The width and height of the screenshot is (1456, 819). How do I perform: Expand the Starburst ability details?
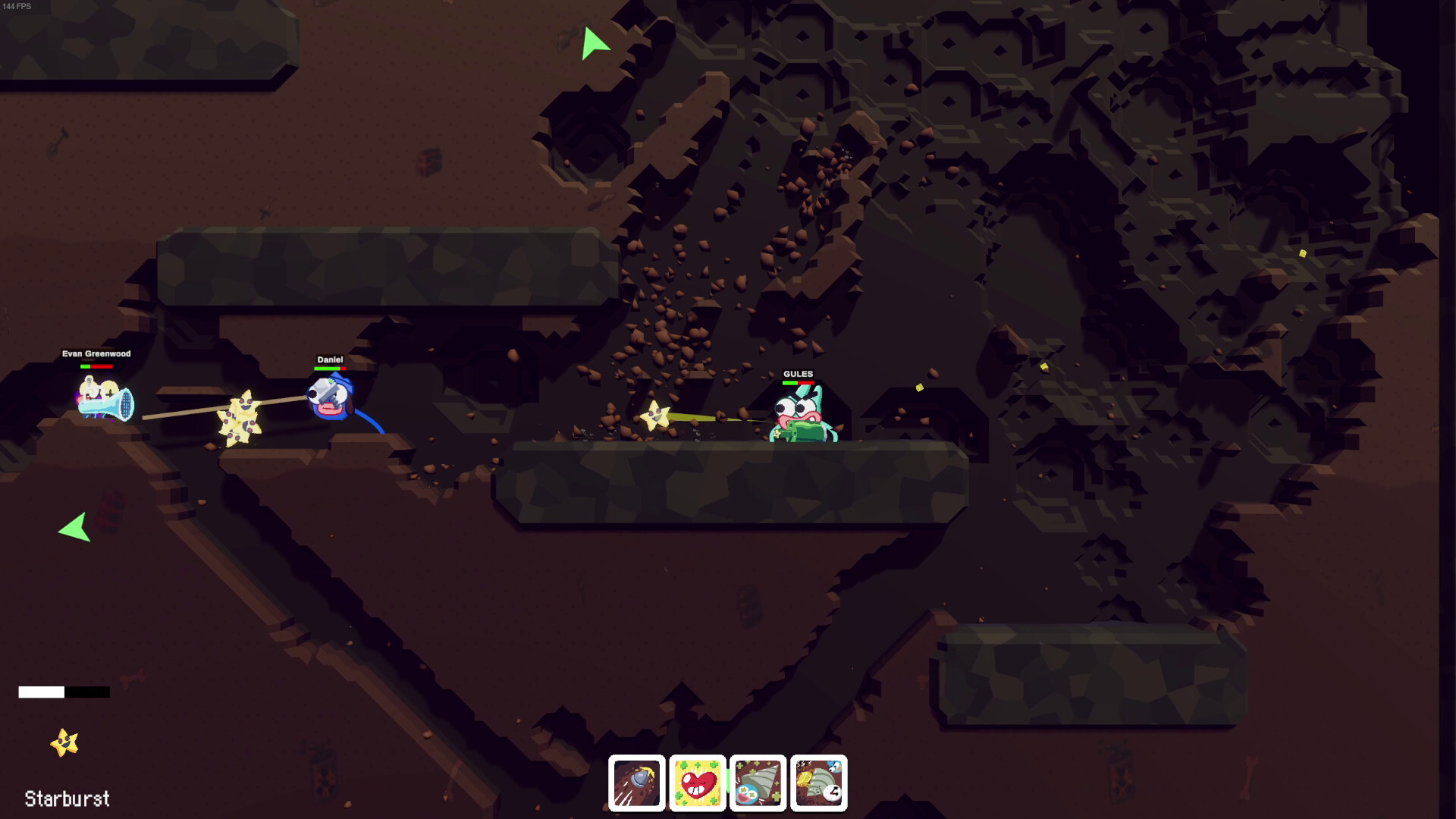tap(64, 741)
